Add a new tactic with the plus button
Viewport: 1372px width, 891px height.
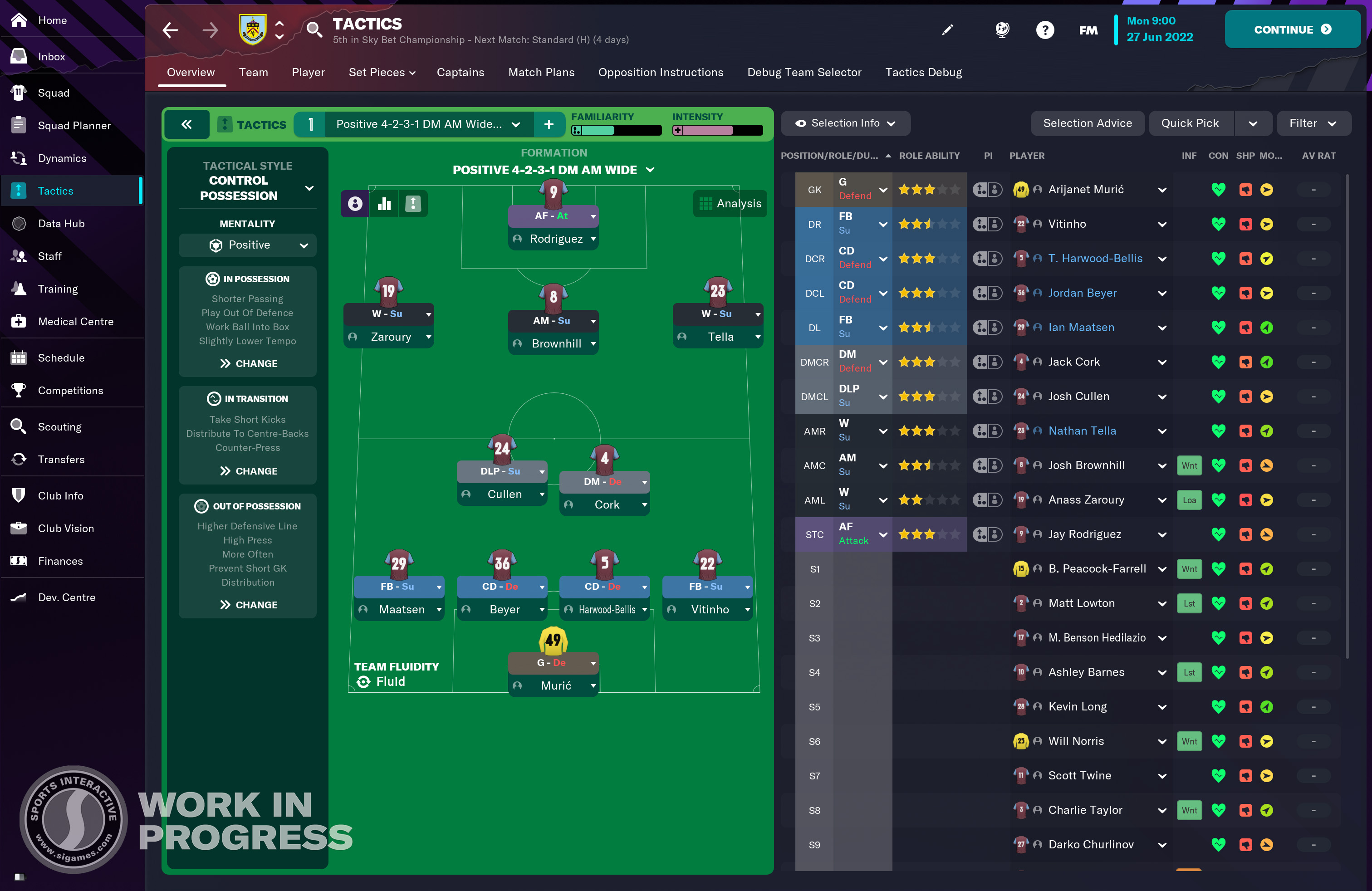(548, 124)
